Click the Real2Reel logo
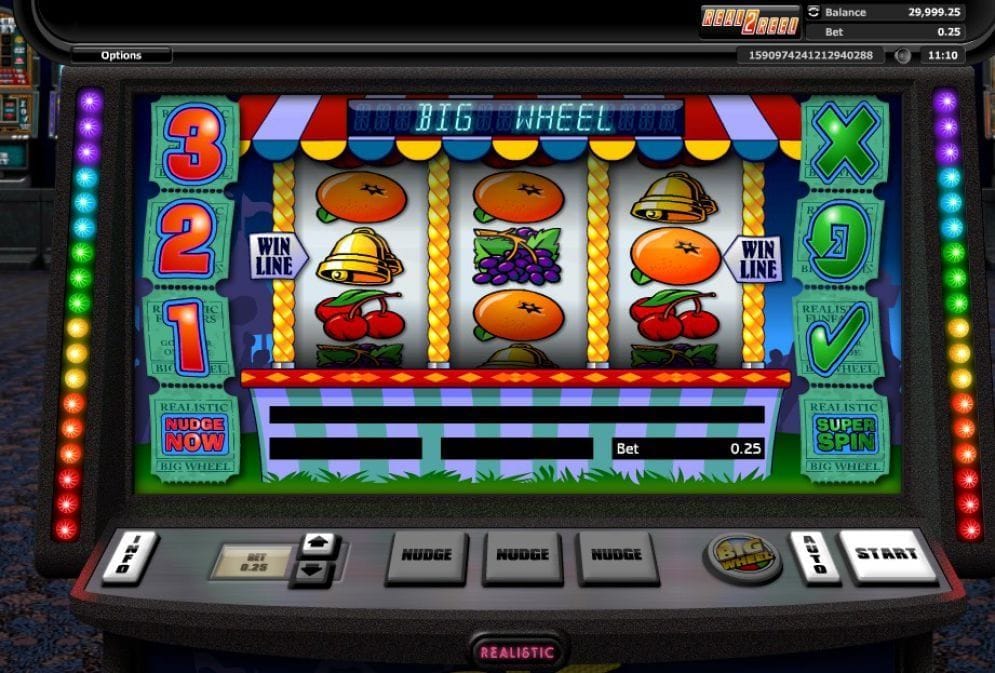The width and height of the screenshot is (995, 673). click(750, 21)
